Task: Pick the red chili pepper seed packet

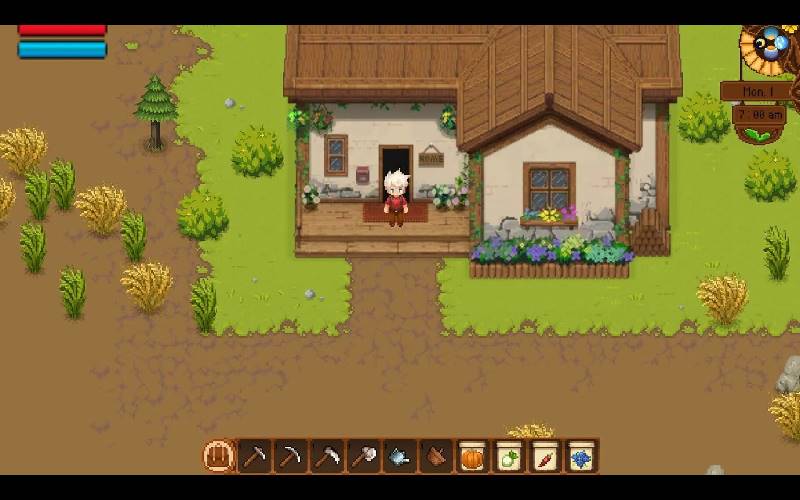Action: pyautogui.click(x=544, y=457)
